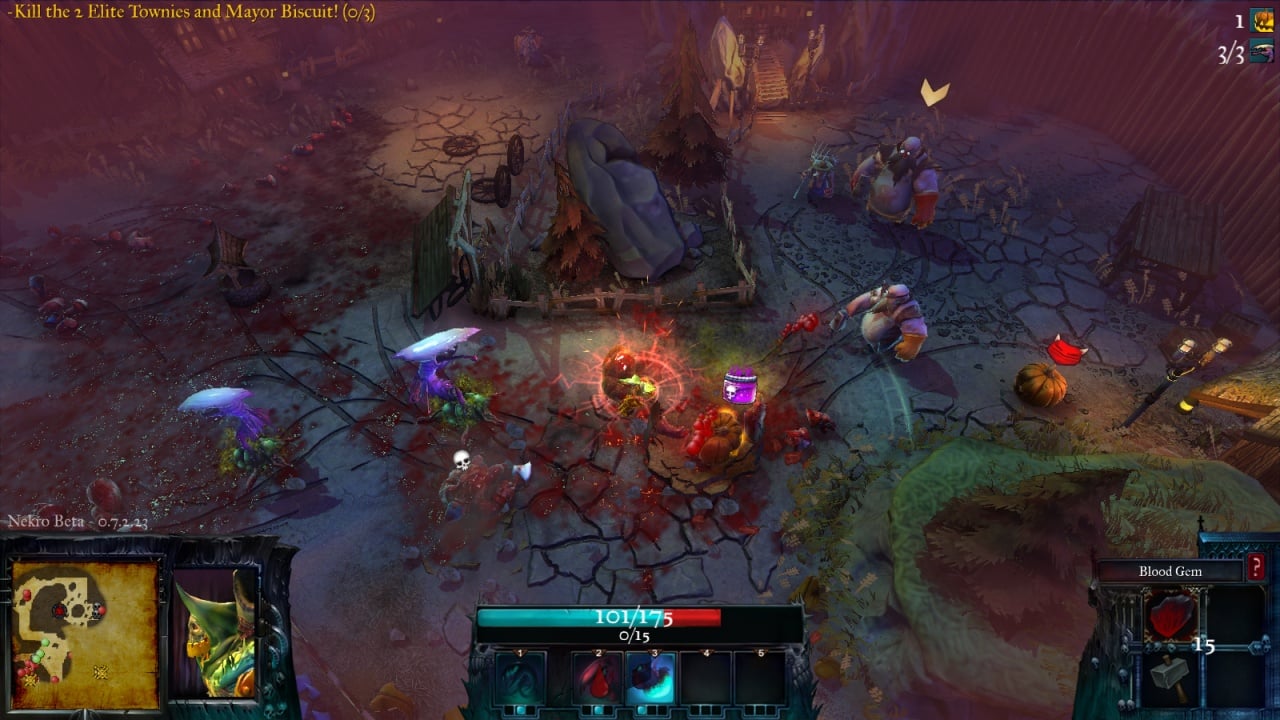Viewport: 1280px width, 720px height.
Task: Activate ability slot 1 with teal swirl
Action: coord(521,678)
